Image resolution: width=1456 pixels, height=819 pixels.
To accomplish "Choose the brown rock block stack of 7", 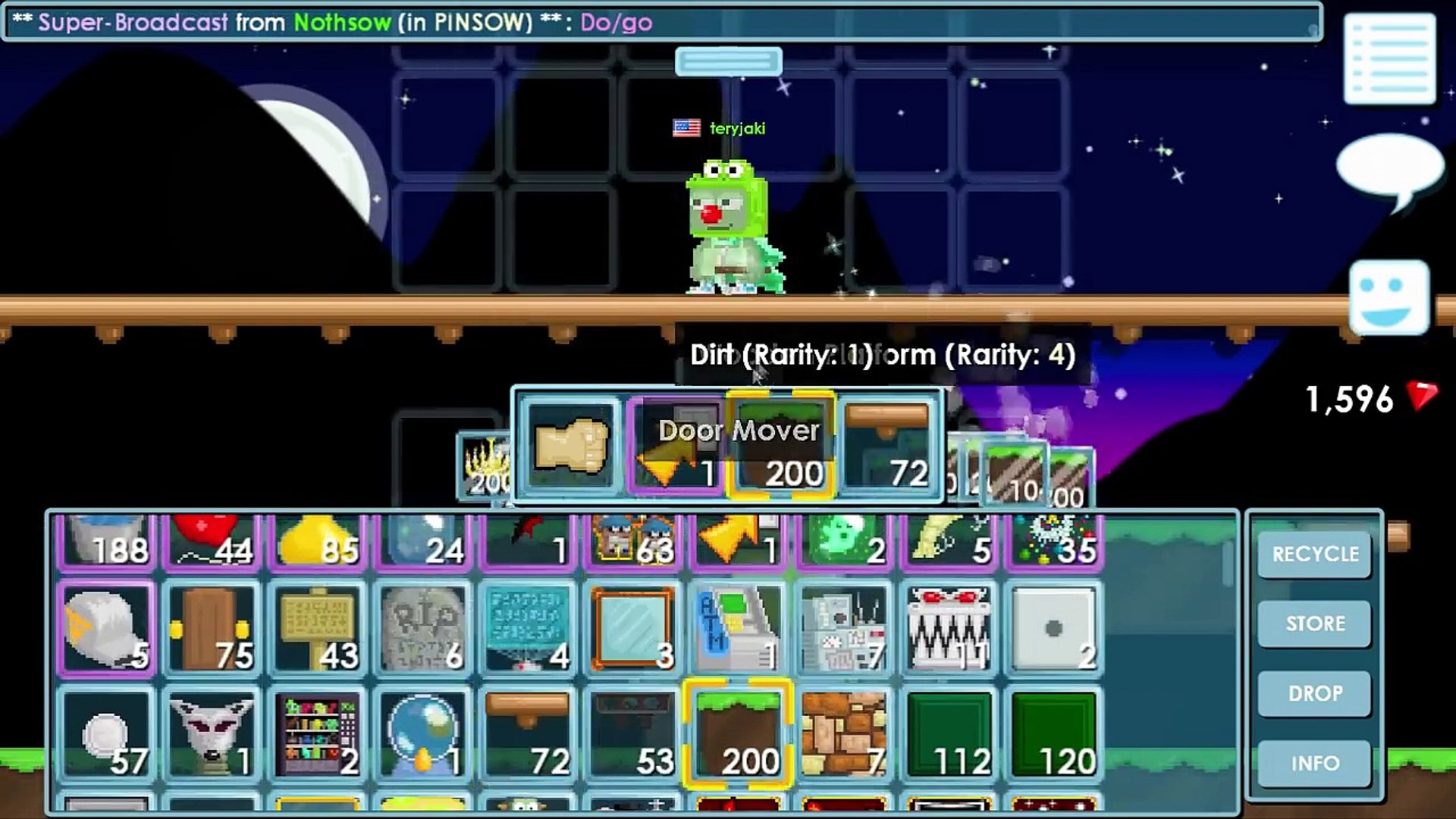I will point(843,734).
